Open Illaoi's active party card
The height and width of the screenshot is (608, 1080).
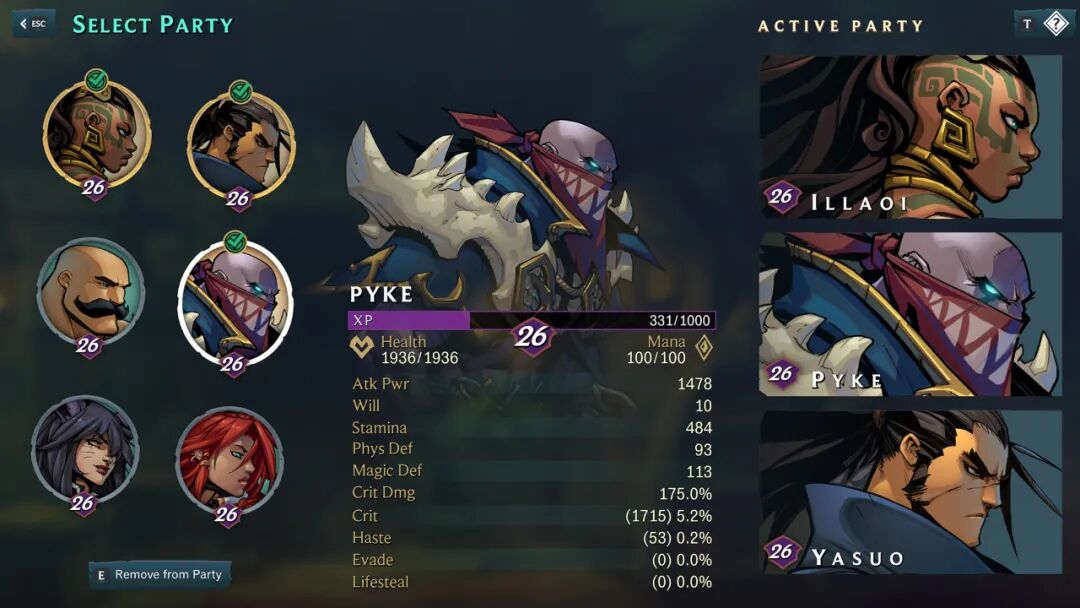[x=910, y=136]
